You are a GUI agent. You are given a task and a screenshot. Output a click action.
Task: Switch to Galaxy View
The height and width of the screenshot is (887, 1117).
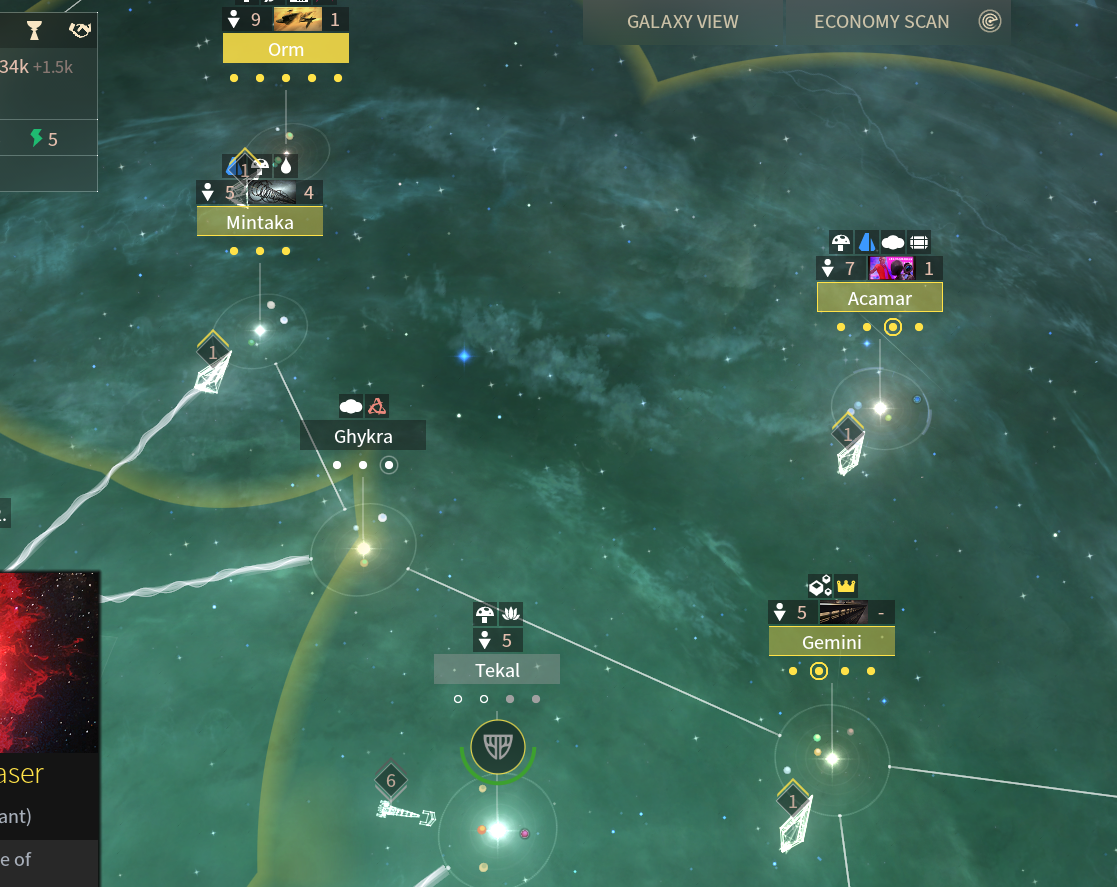[683, 21]
